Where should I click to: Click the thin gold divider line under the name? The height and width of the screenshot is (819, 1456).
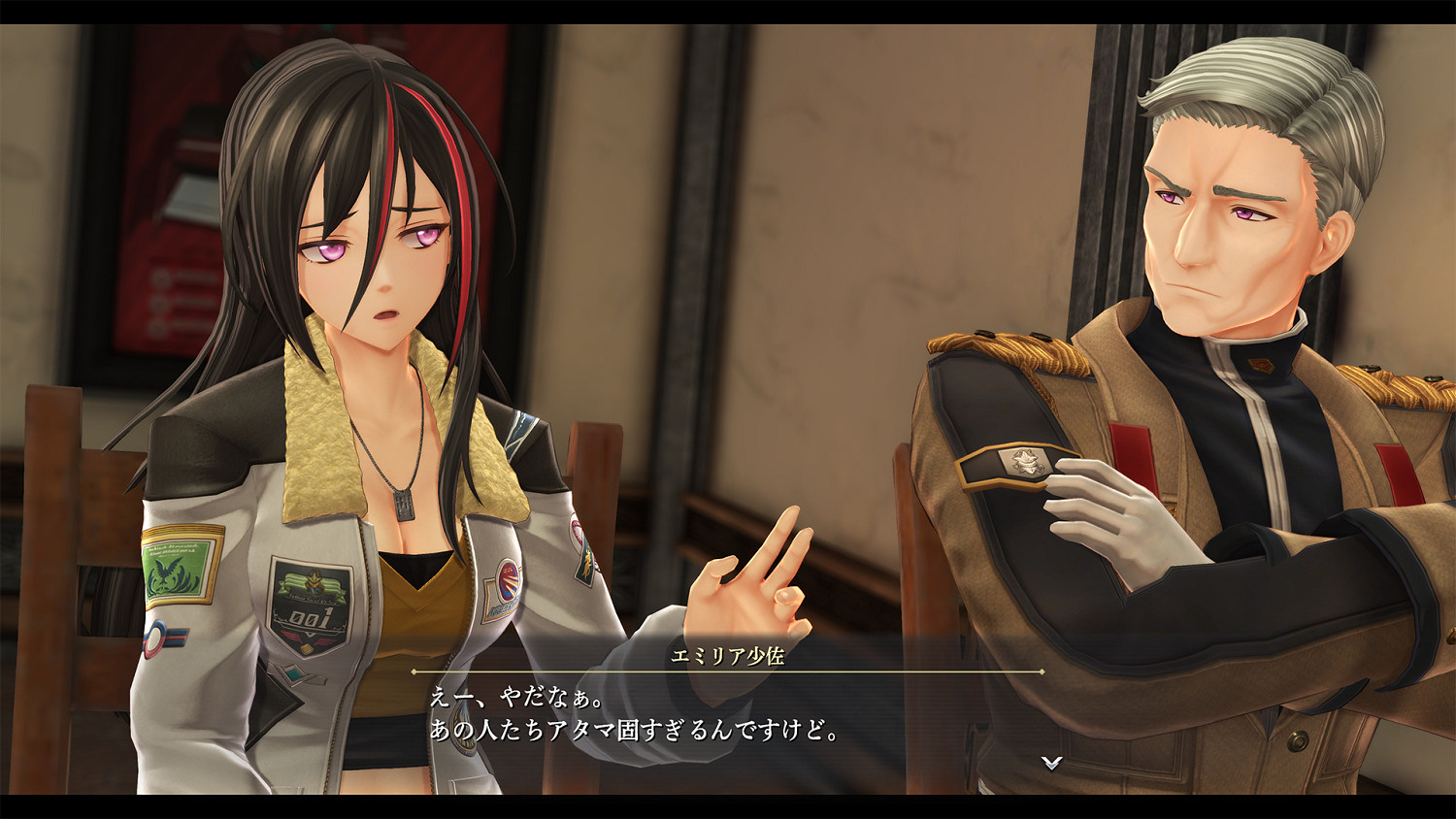[x=728, y=672]
